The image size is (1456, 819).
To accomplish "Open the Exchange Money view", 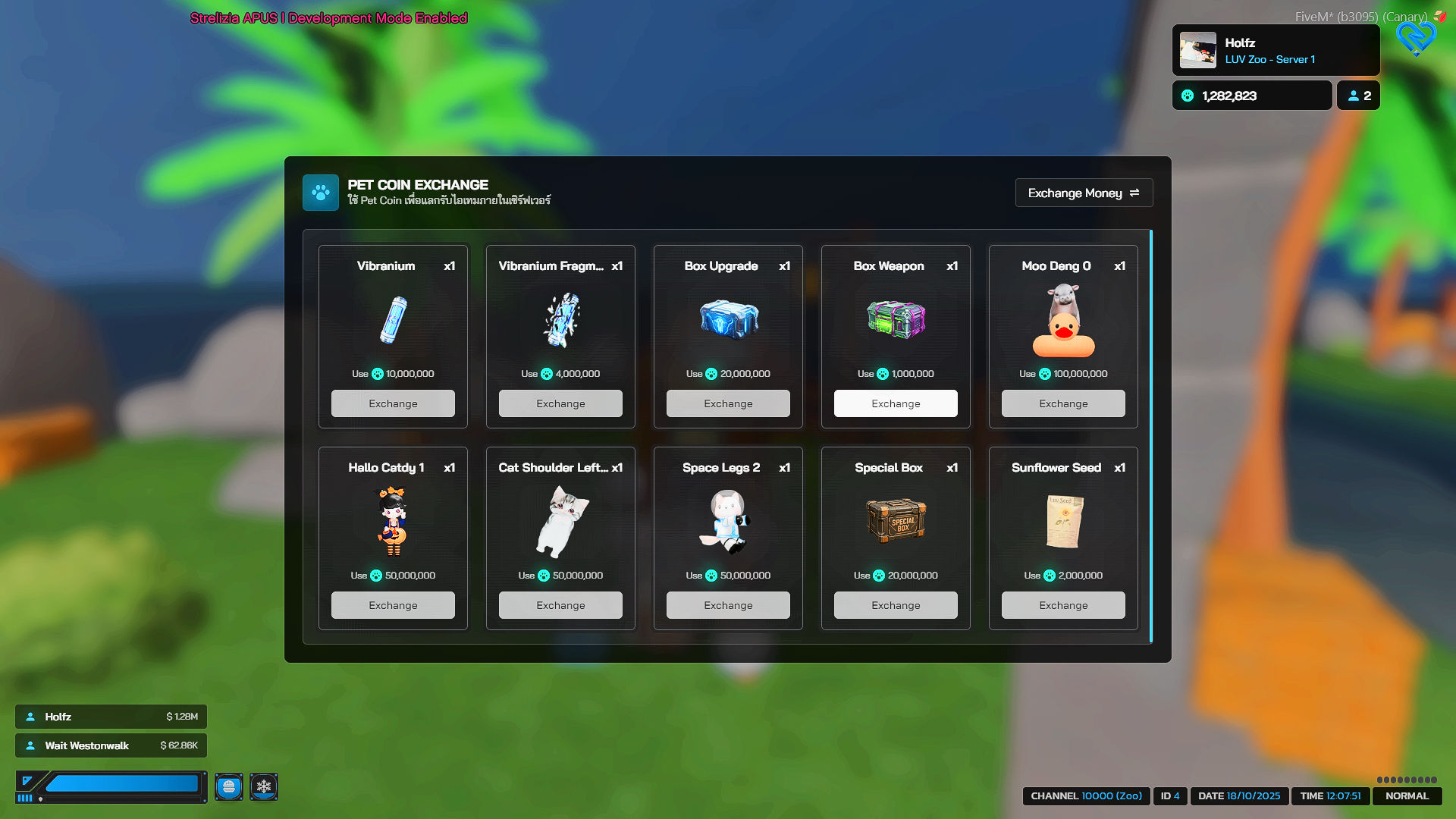I will pos(1084,193).
